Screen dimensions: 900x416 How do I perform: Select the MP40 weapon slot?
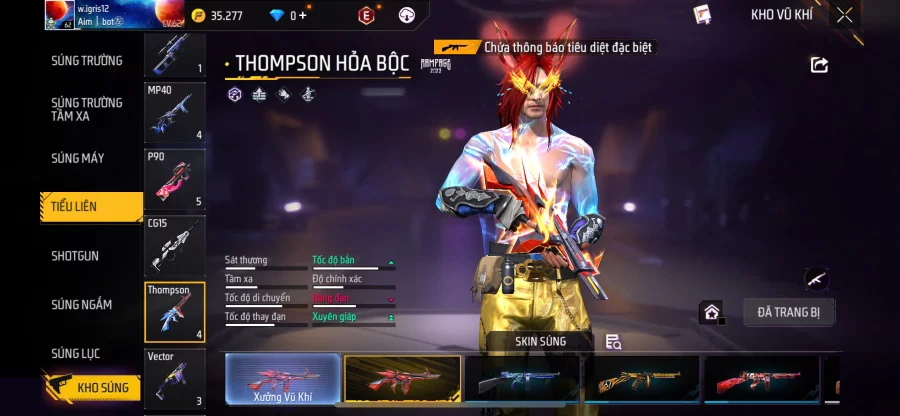coord(175,113)
